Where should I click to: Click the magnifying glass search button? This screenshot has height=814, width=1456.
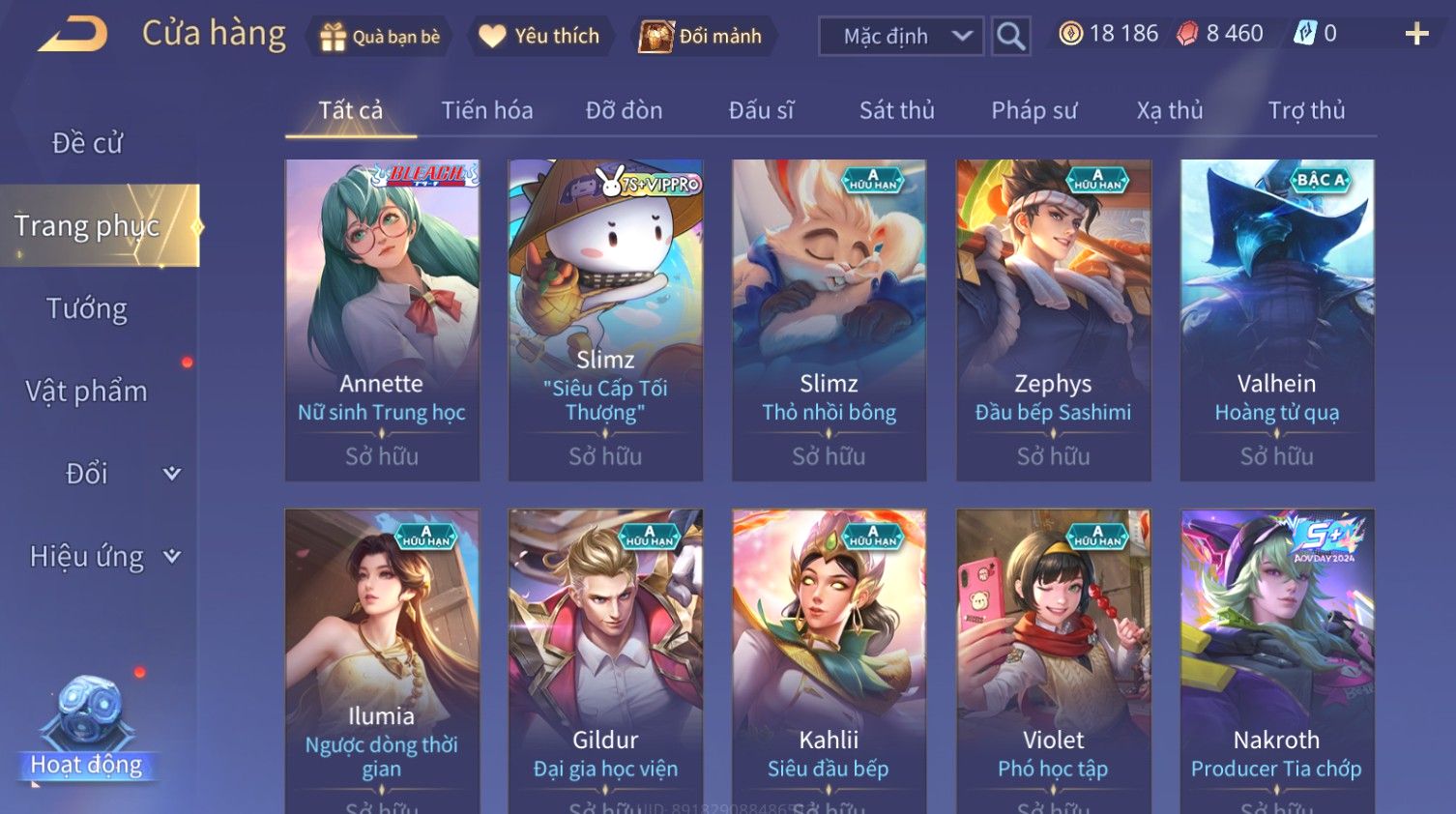click(x=1010, y=37)
